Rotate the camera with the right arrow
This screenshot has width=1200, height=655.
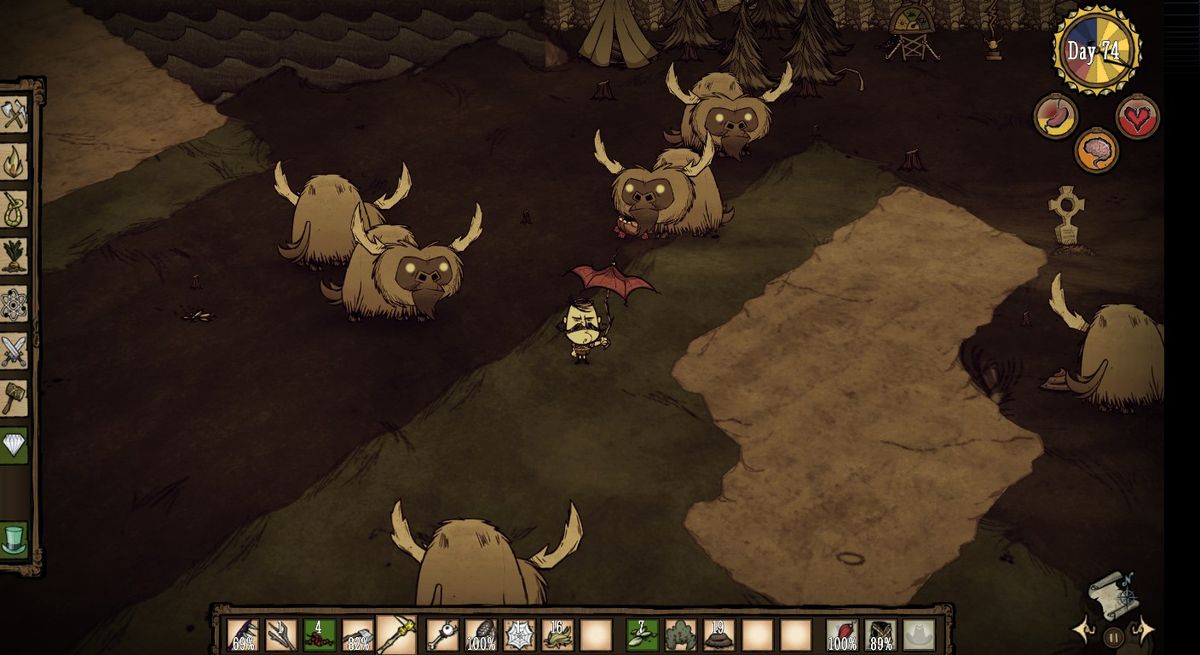(1143, 630)
